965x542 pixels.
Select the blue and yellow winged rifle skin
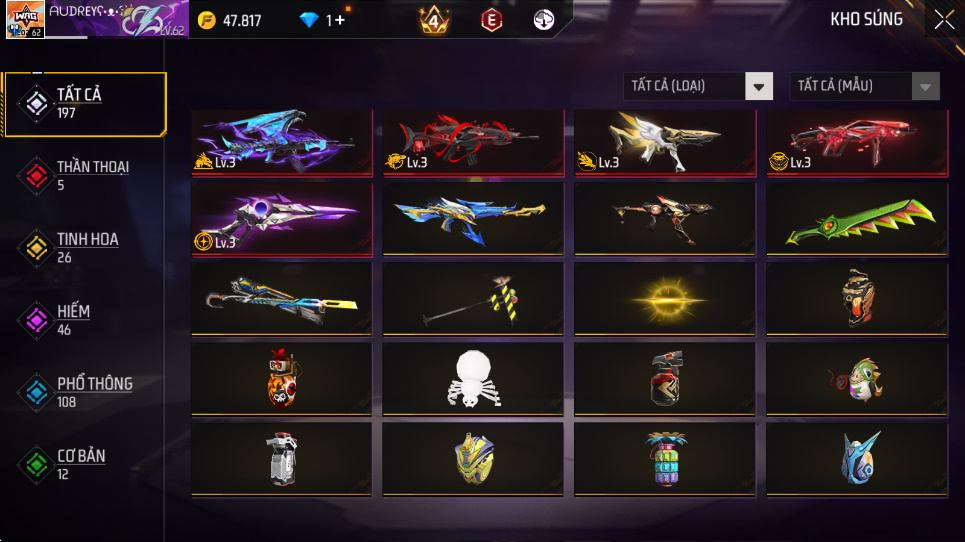pos(472,220)
